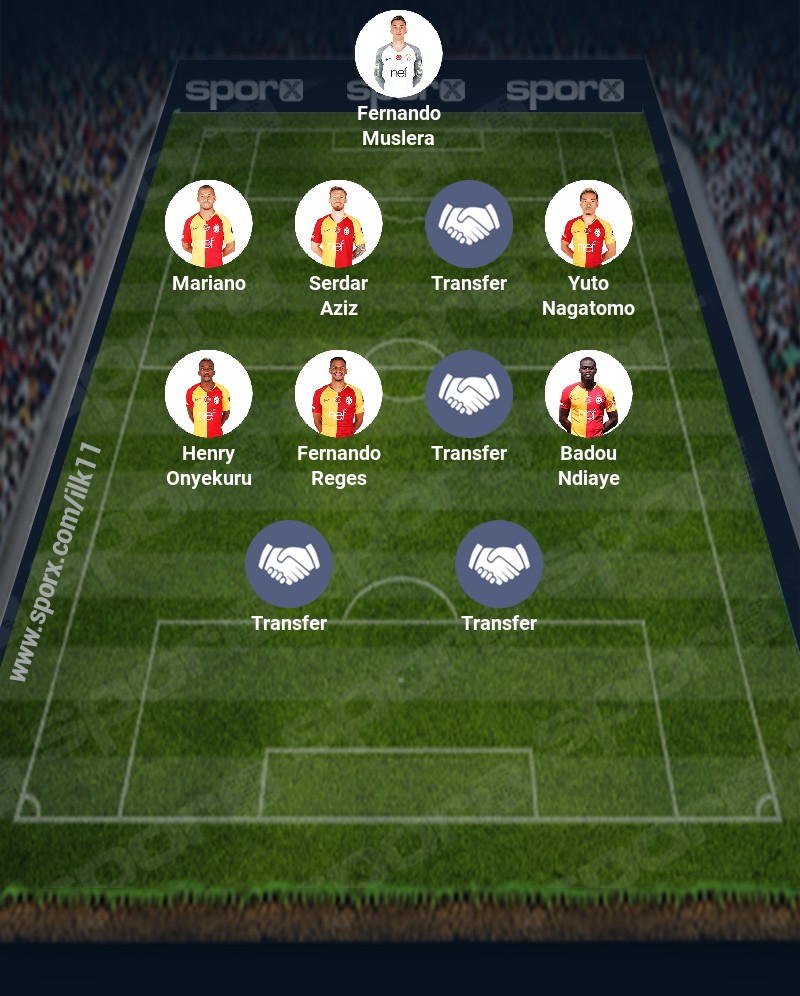This screenshot has width=800, height=996.
Task: Click Henry Onyekuru's portrait
Action: tap(208, 394)
